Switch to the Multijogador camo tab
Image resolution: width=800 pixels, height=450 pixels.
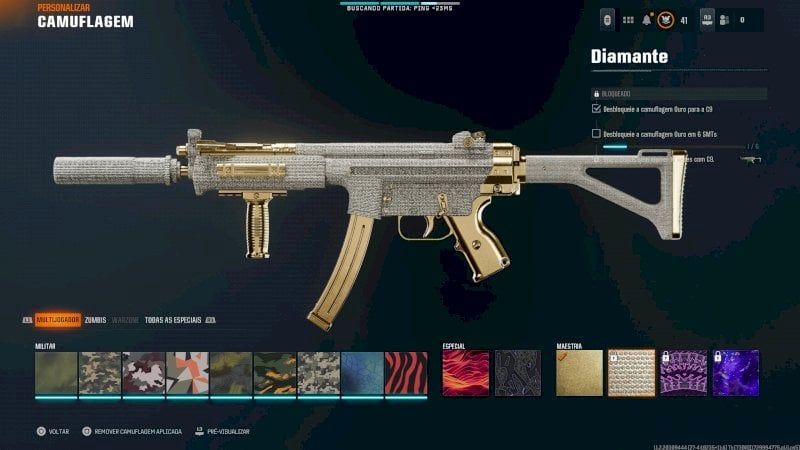click(57, 320)
